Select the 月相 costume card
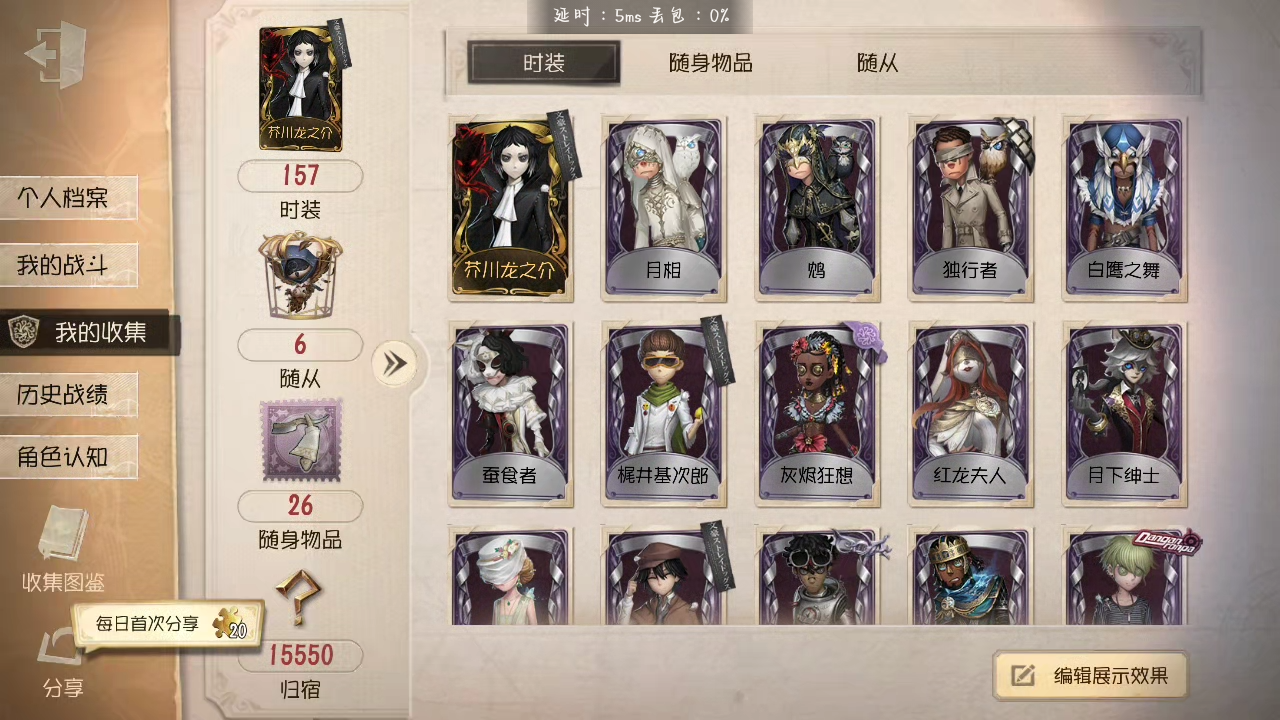Viewport: 1280px width, 720px height. coord(663,208)
